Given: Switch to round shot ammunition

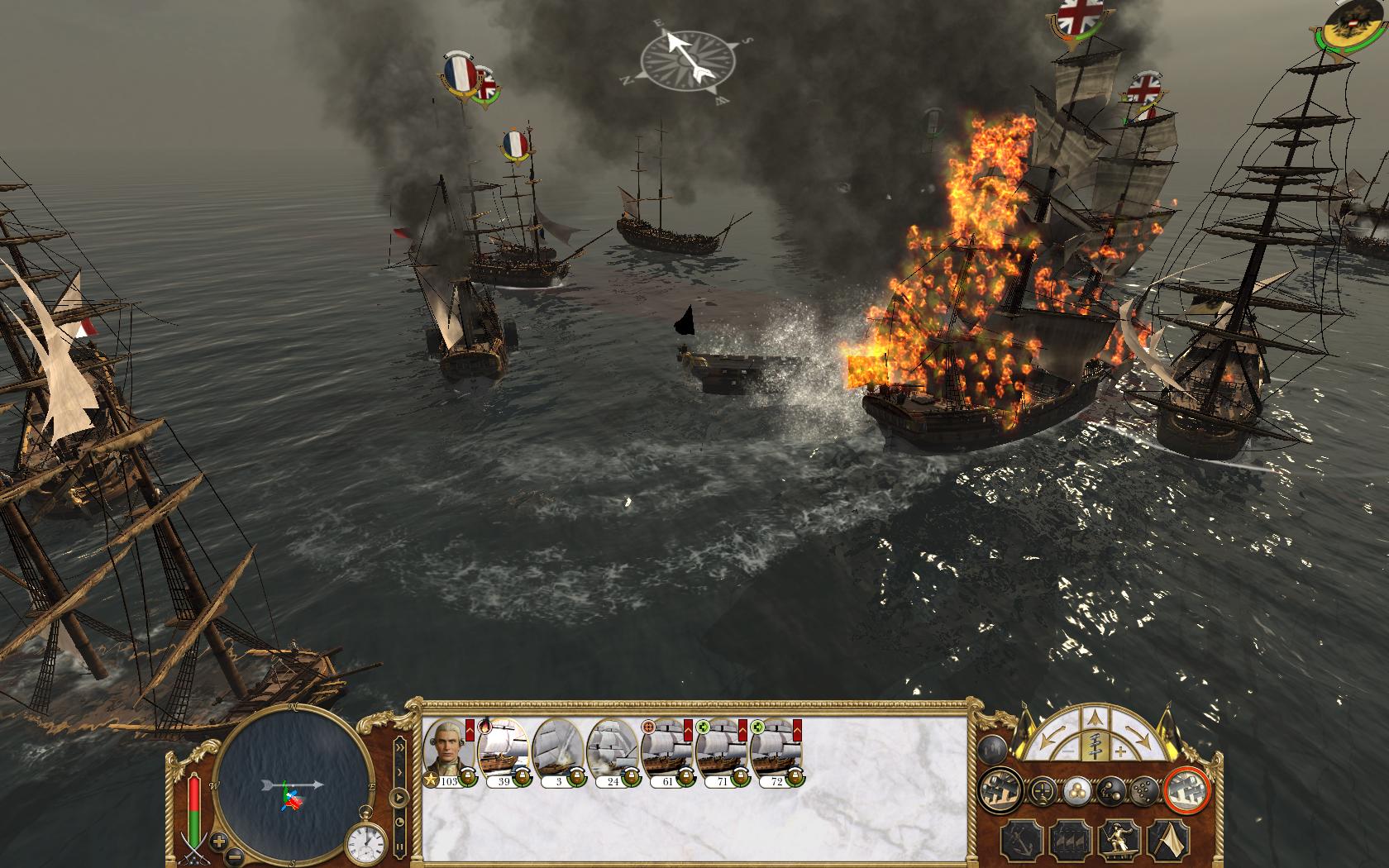Looking at the screenshot, I should coord(1076,791).
